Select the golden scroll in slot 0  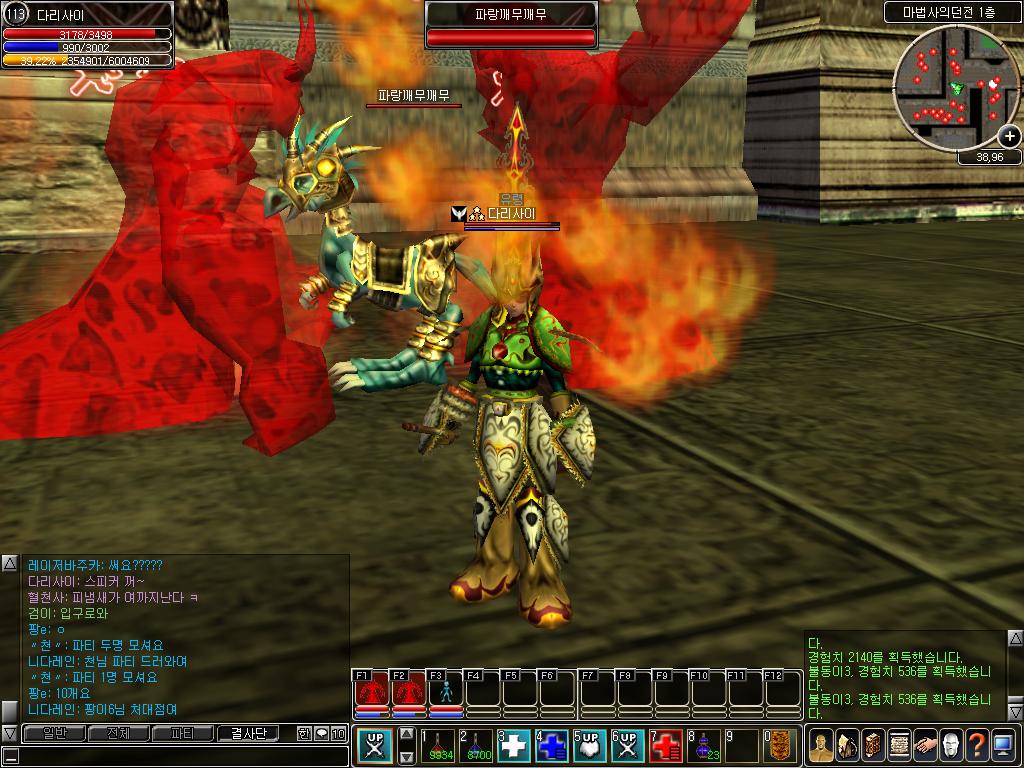click(x=782, y=746)
